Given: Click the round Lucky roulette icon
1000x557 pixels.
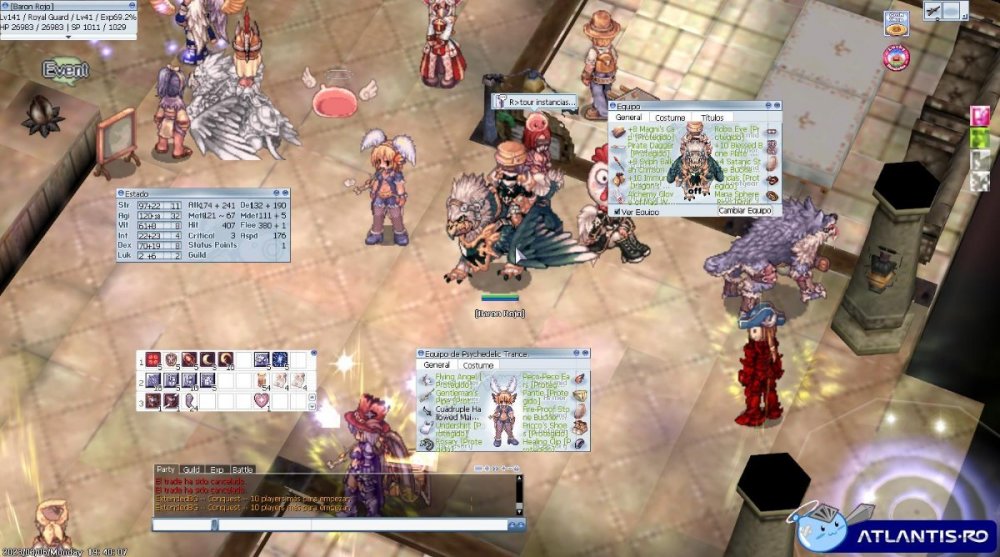Looking at the screenshot, I should click(895, 57).
